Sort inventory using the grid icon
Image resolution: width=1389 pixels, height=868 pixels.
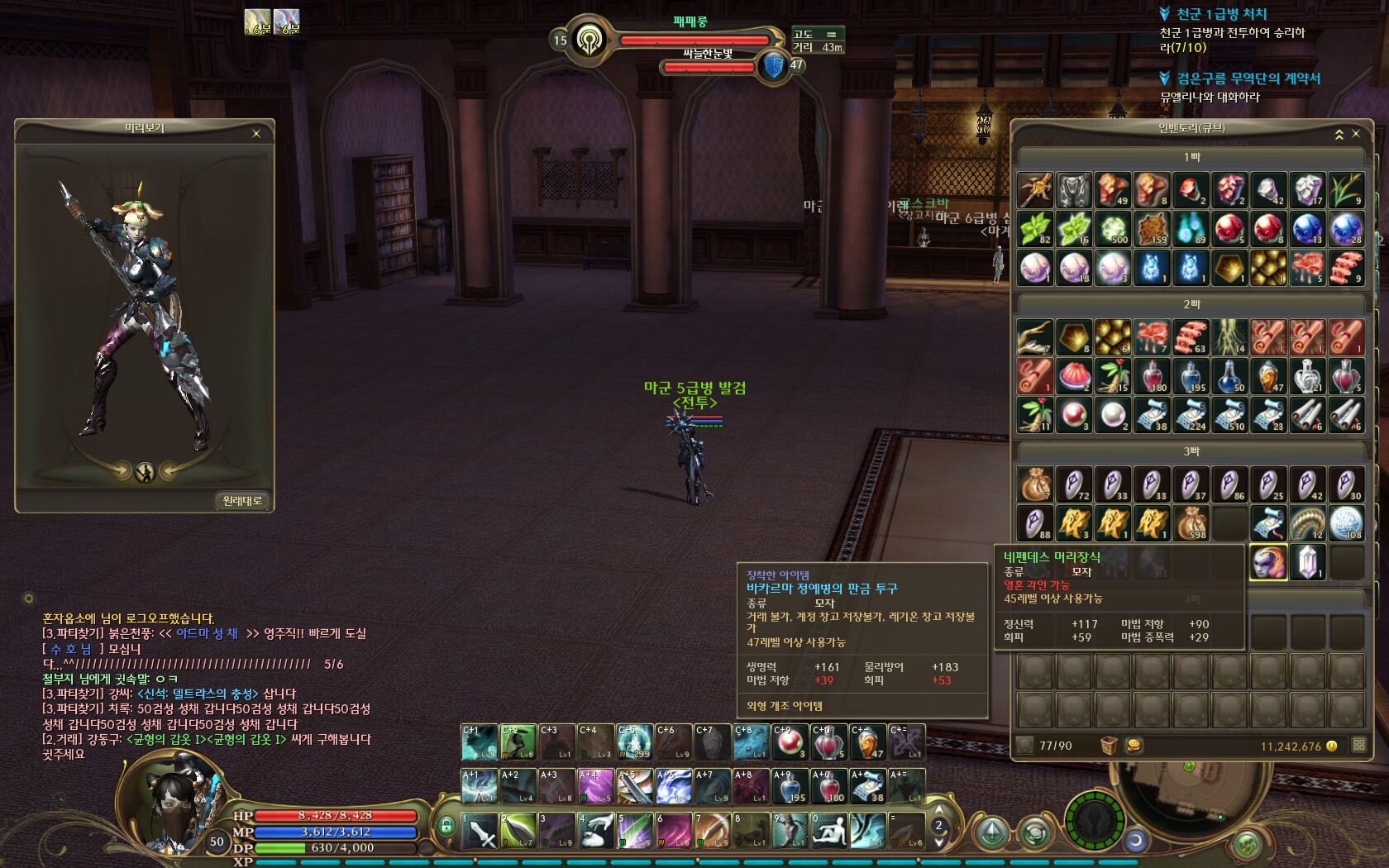pyautogui.click(x=1359, y=745)
